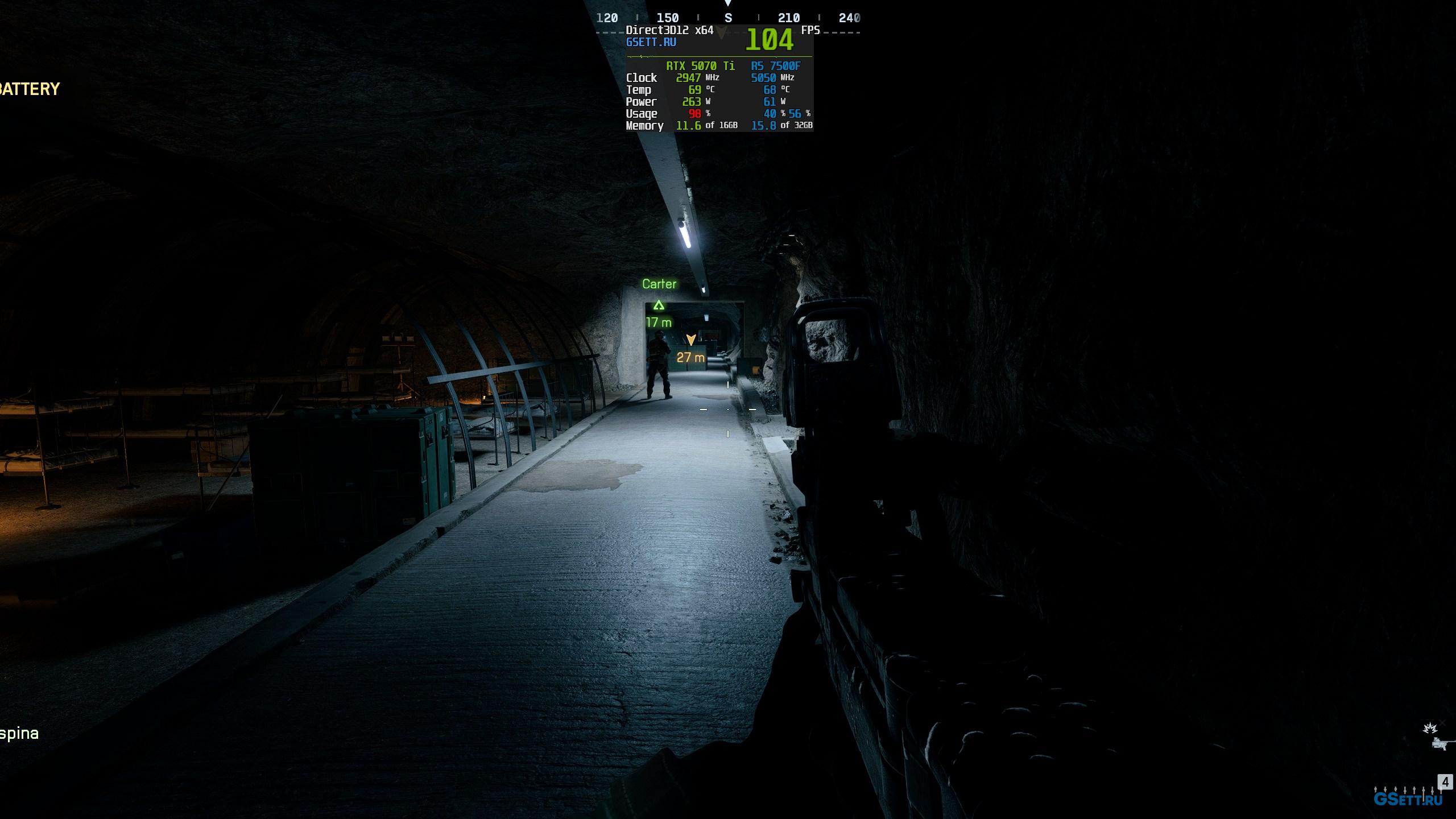
Task: Click the orange objective waypoint arrow
Action: (x=691, y=340)
